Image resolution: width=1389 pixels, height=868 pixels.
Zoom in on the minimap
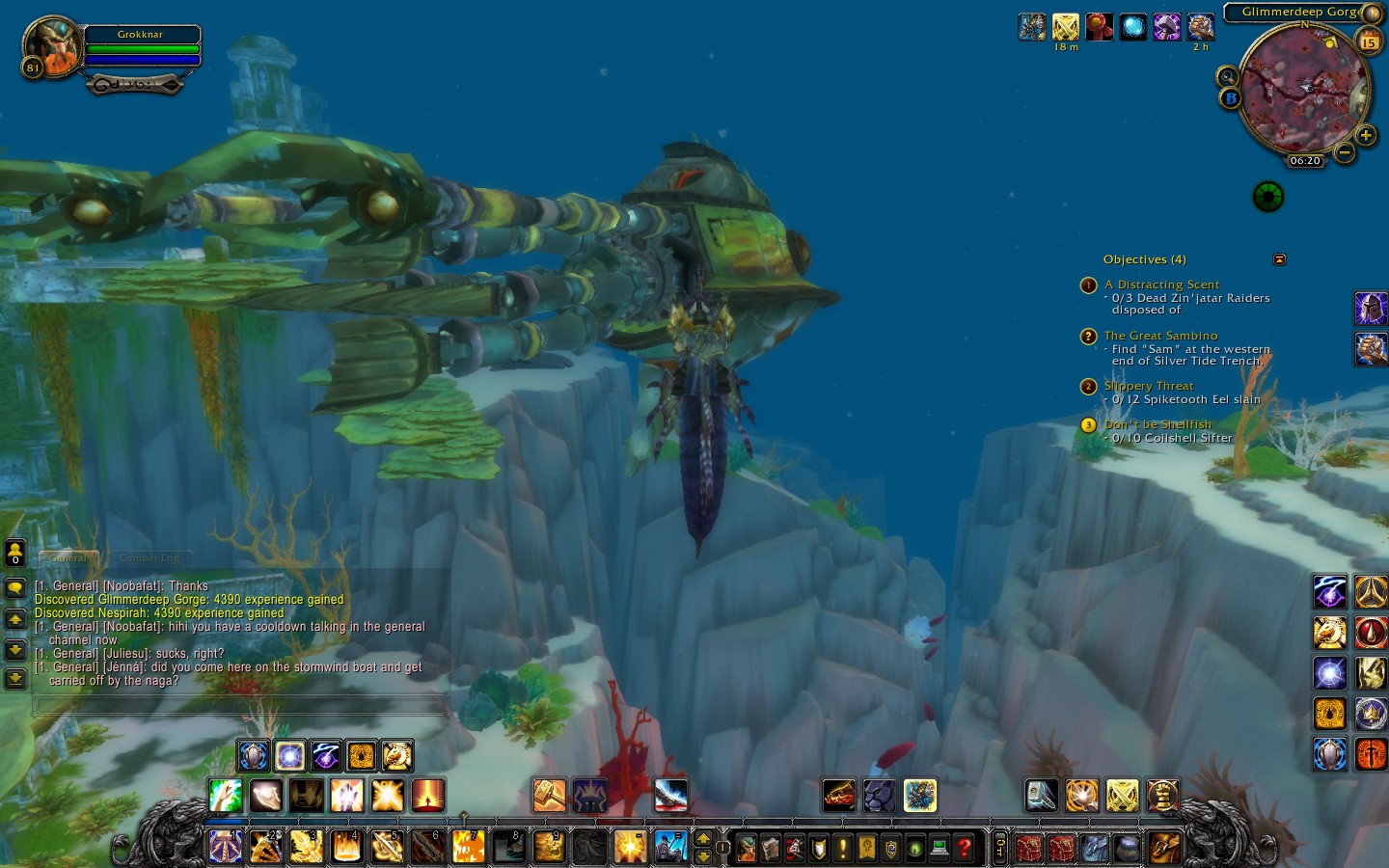(1366, 136)
